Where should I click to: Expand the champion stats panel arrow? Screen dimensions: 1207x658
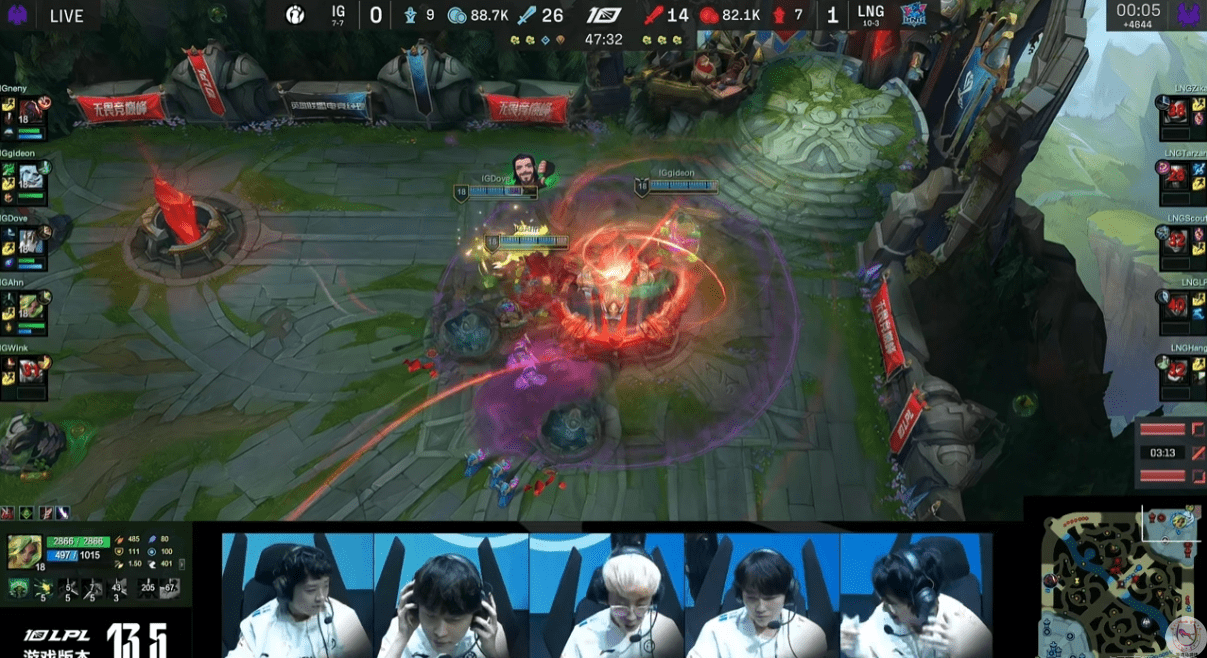coord(182,564)
